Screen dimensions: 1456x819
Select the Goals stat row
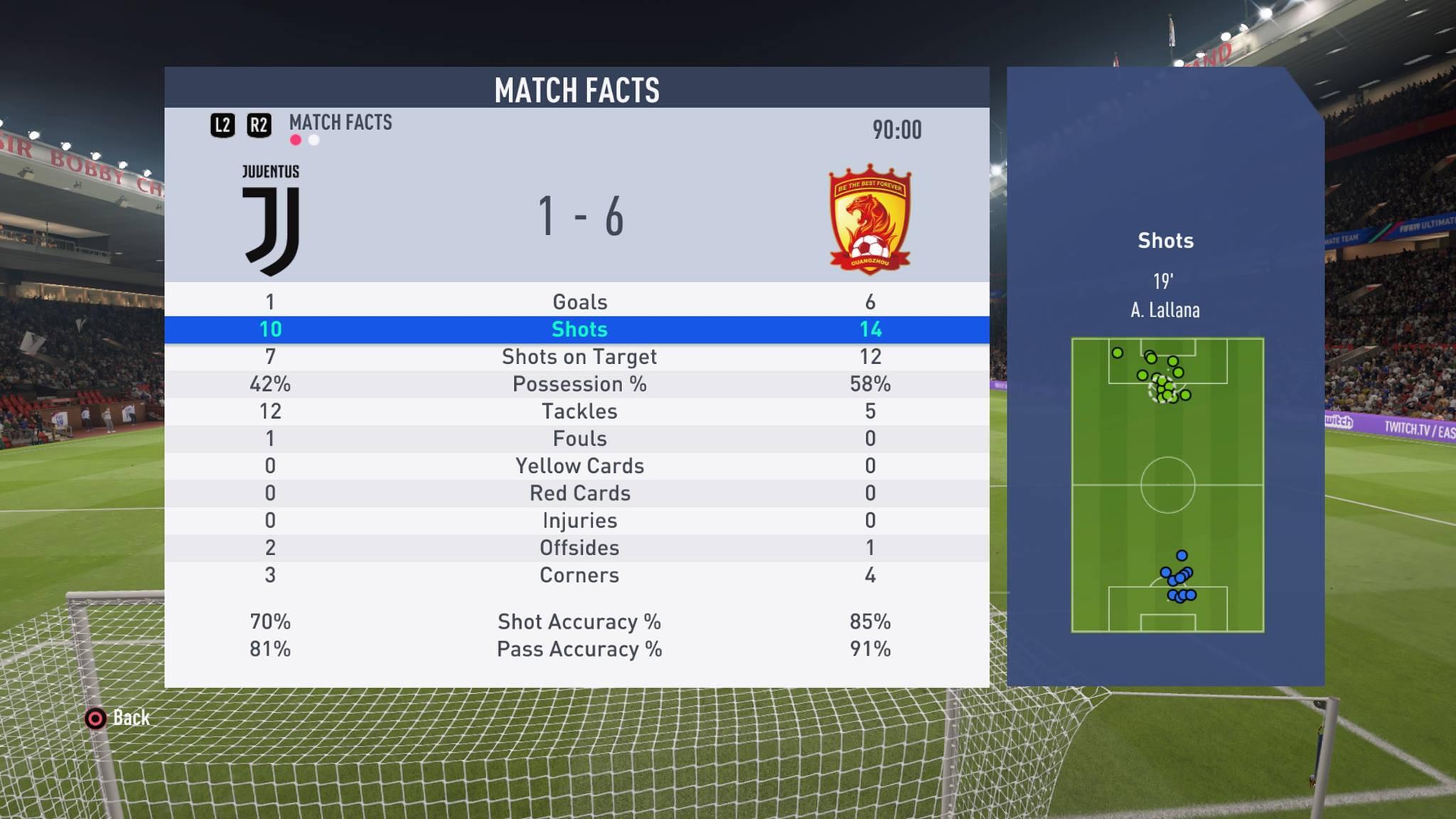(579, 302)
